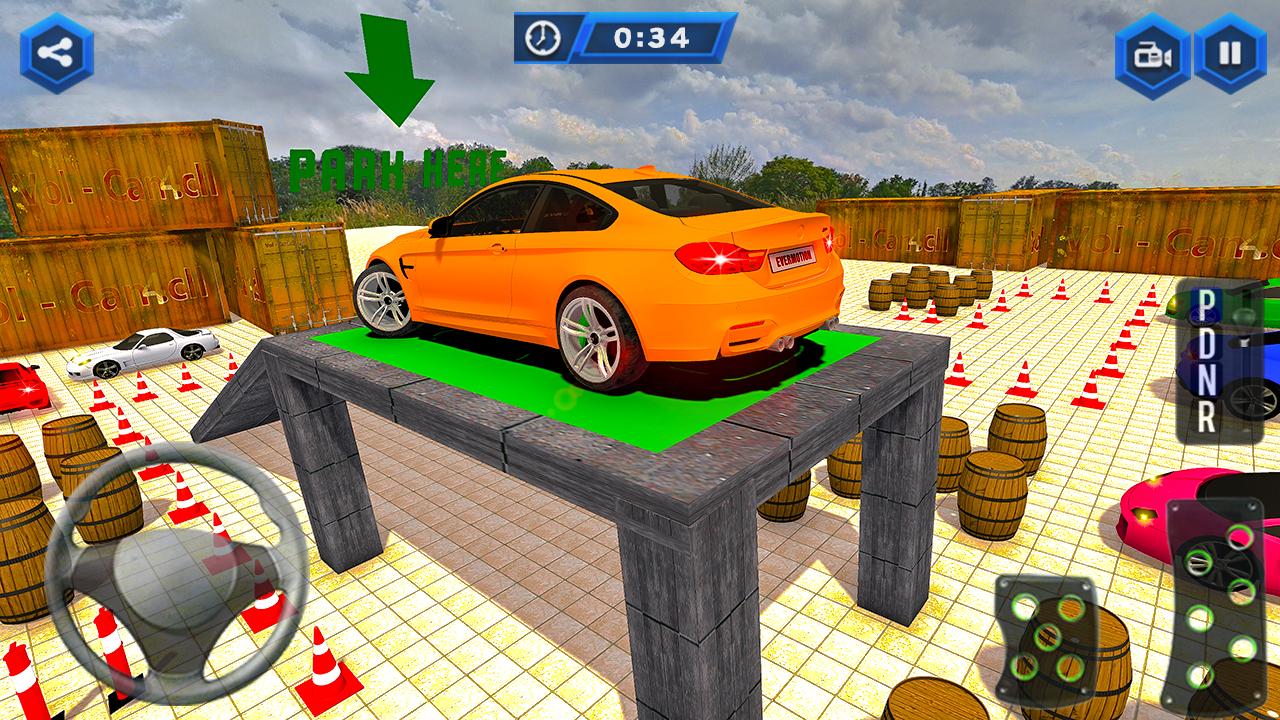Engage the R reverse gear
The image size is (1280, 720).
coord(1207,419)
